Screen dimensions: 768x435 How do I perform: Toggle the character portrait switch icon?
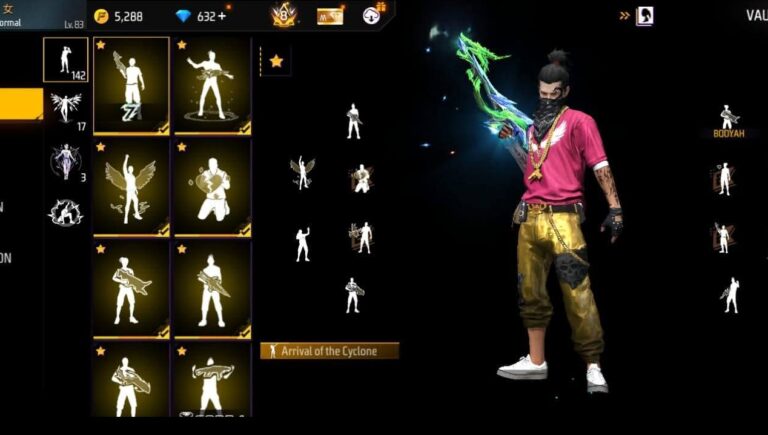click(x=645, y=16)
